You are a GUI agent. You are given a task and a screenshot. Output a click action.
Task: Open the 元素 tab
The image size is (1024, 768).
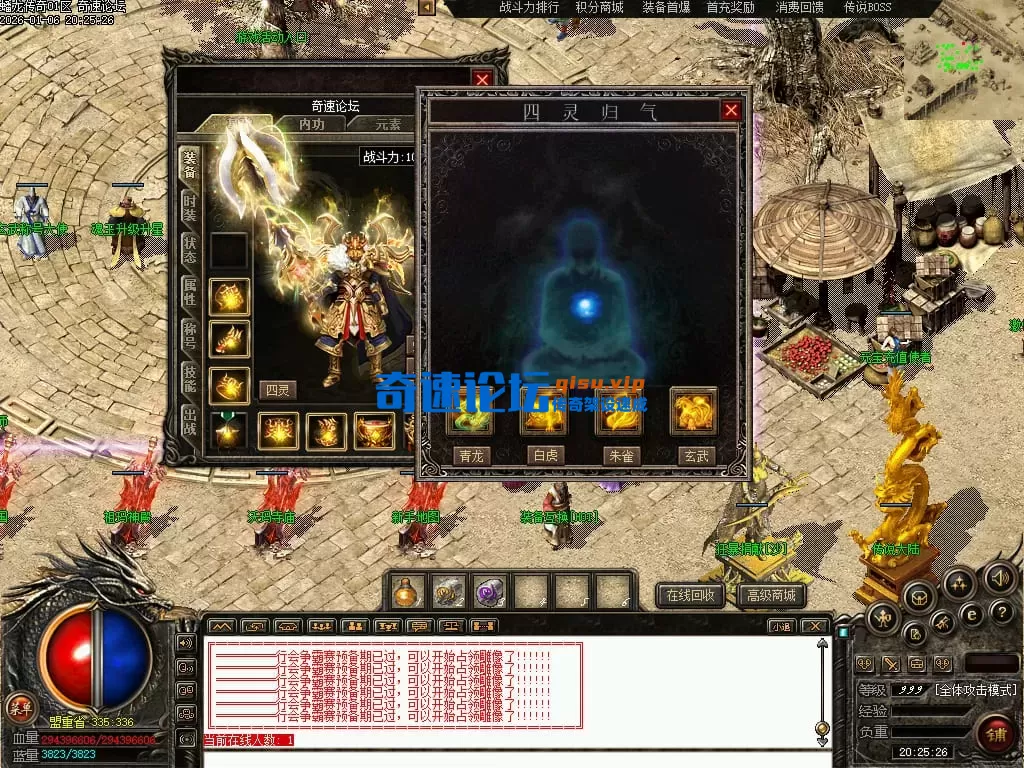pyautogui.click(x=388, y=124)
